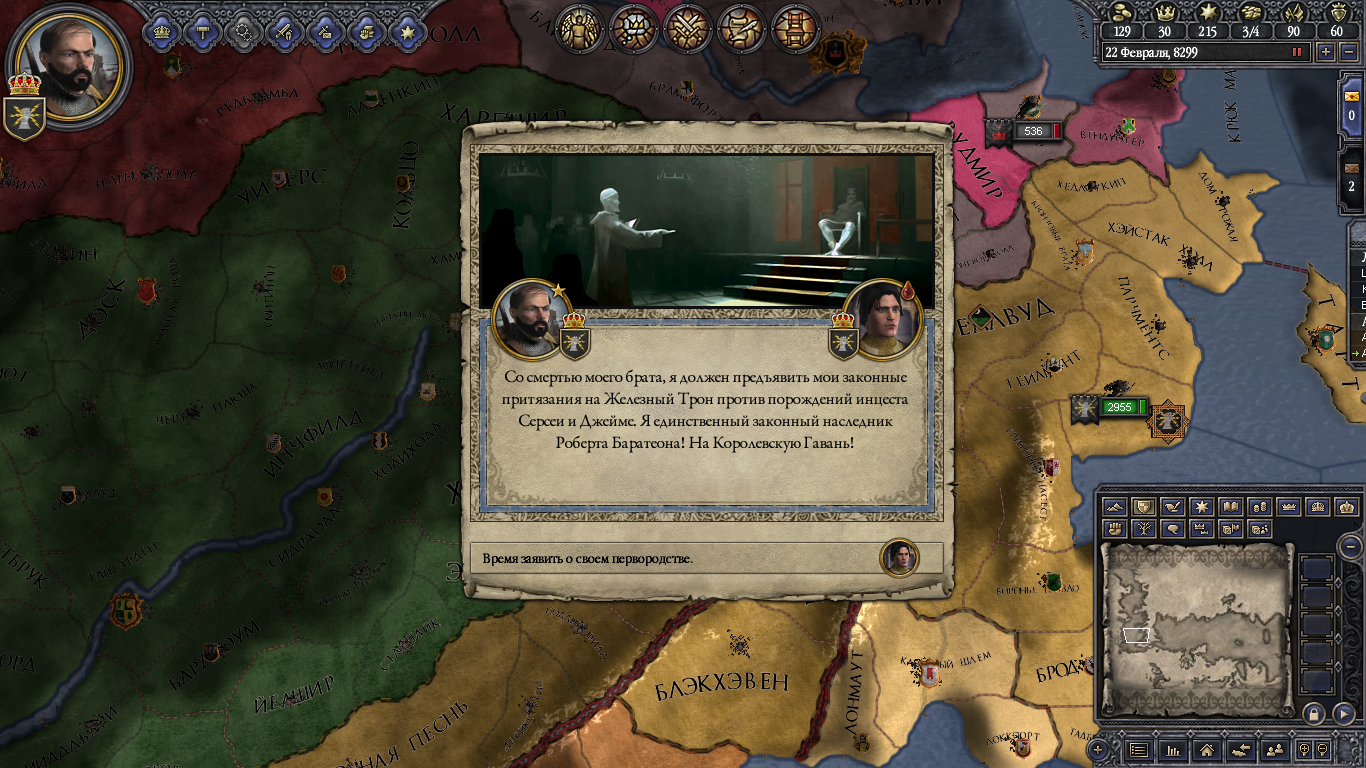This screenshot has height=768, width=1366.
Task: Collapse the minimap panel with the minus button
Action: tap(1350, 546)
